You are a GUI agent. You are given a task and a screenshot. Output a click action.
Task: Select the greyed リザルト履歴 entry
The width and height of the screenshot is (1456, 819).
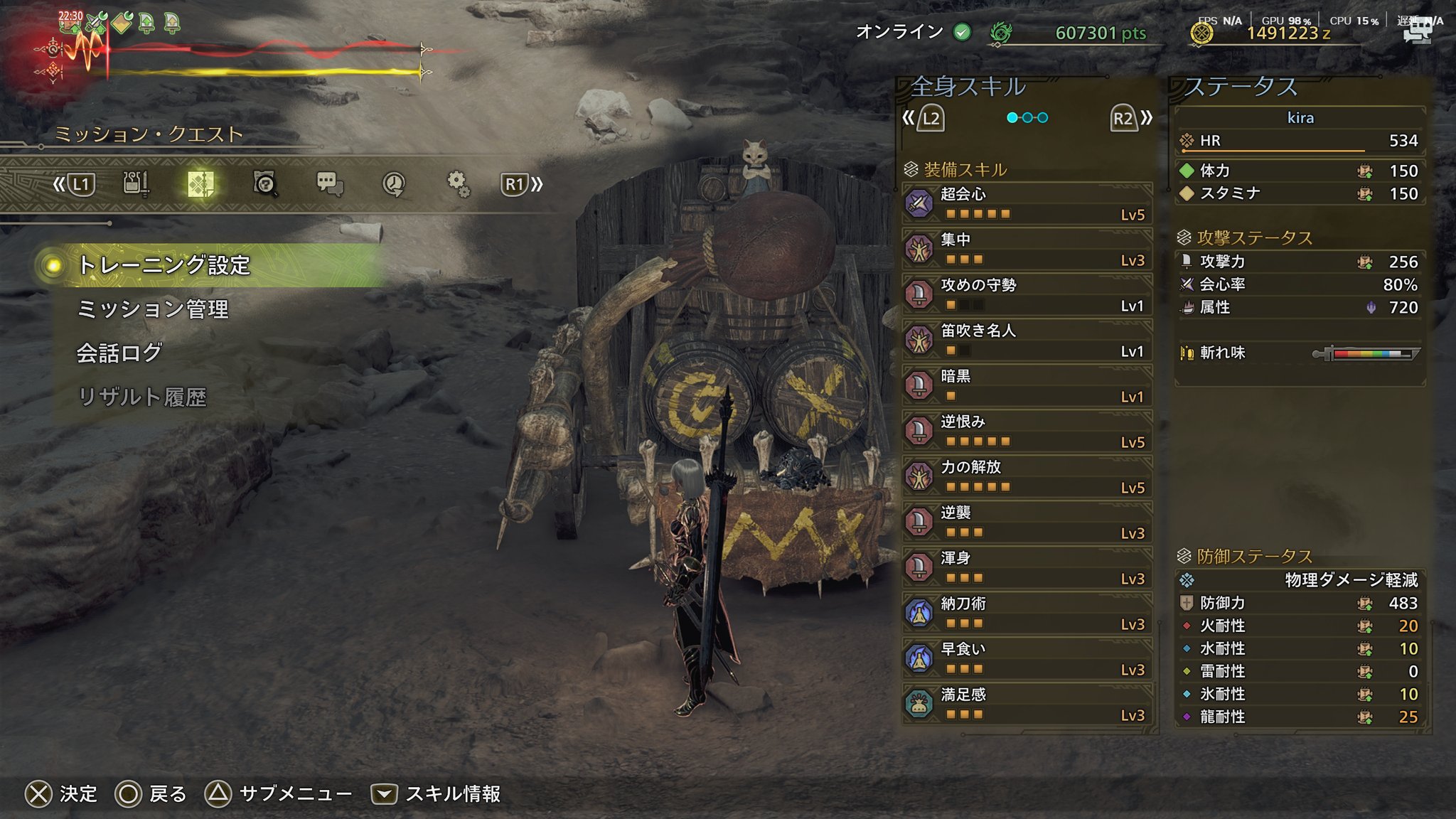[x=142, y=397]
